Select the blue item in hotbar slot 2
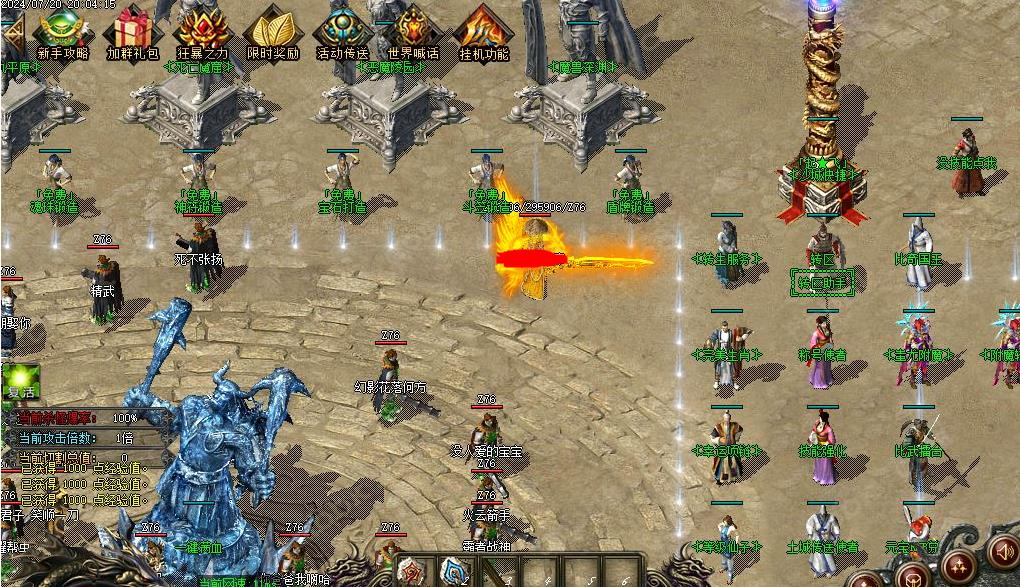Image resolution: width=1020 pixels, height=587 pixels. click(453, 572)
